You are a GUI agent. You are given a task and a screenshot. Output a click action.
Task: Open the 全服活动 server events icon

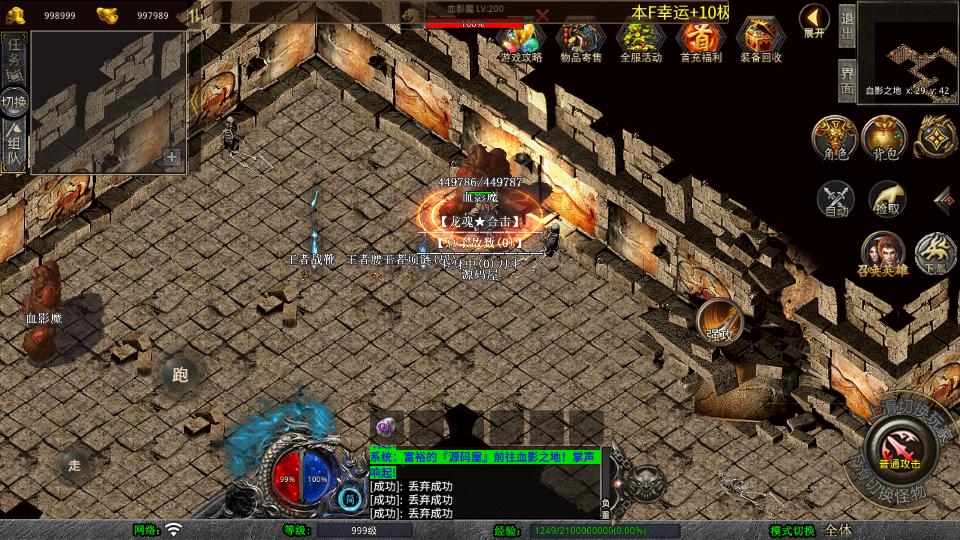coord(641,40)
